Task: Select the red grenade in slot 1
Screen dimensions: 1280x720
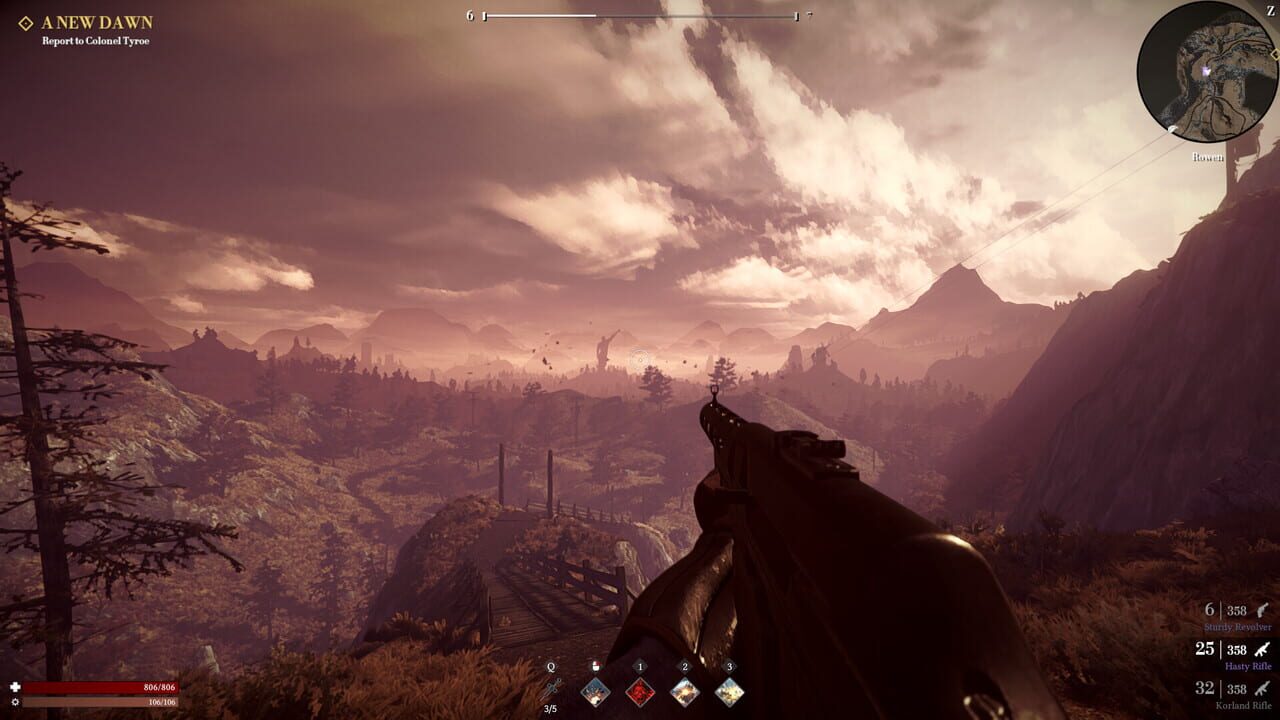Action: tap(638, 692)
